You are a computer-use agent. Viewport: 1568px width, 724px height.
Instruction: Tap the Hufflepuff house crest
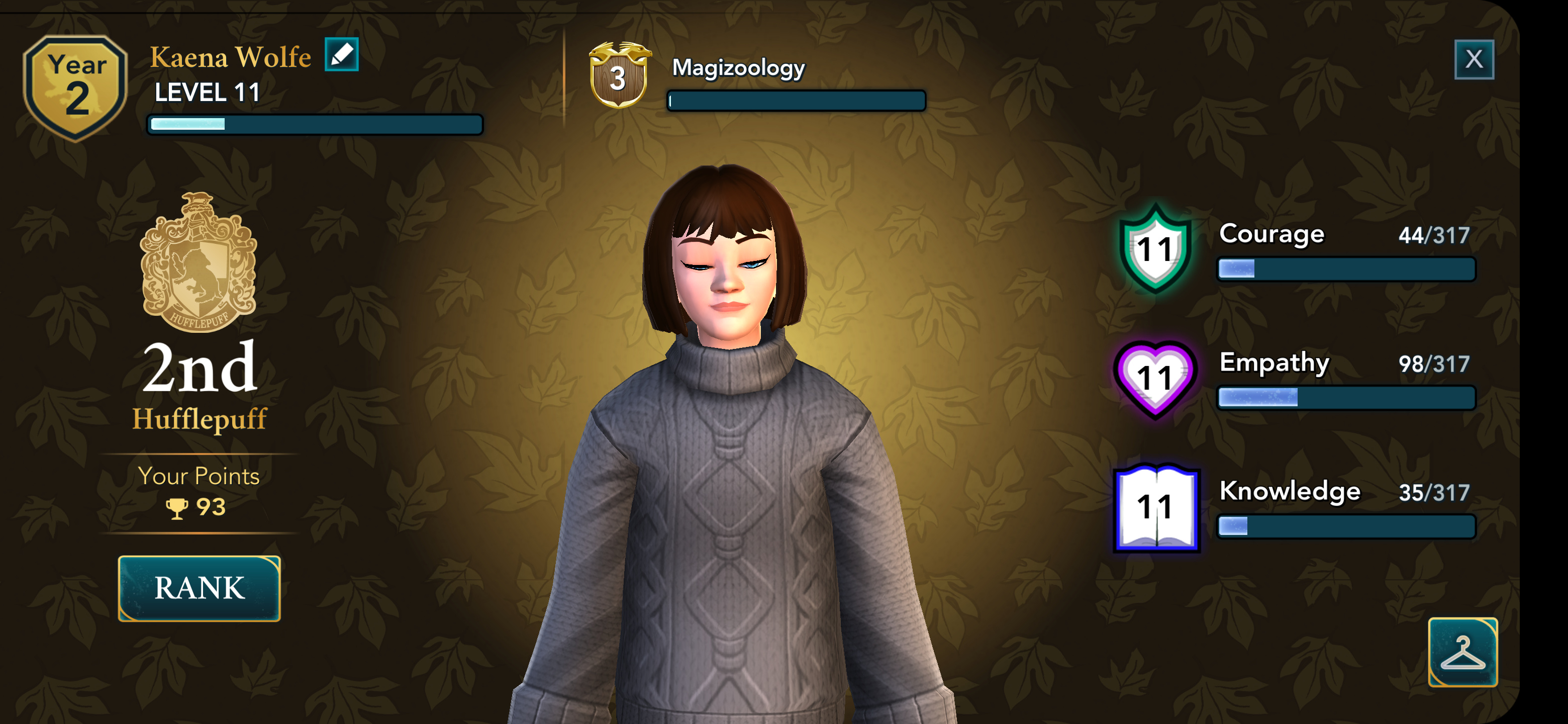pos(199,262)
